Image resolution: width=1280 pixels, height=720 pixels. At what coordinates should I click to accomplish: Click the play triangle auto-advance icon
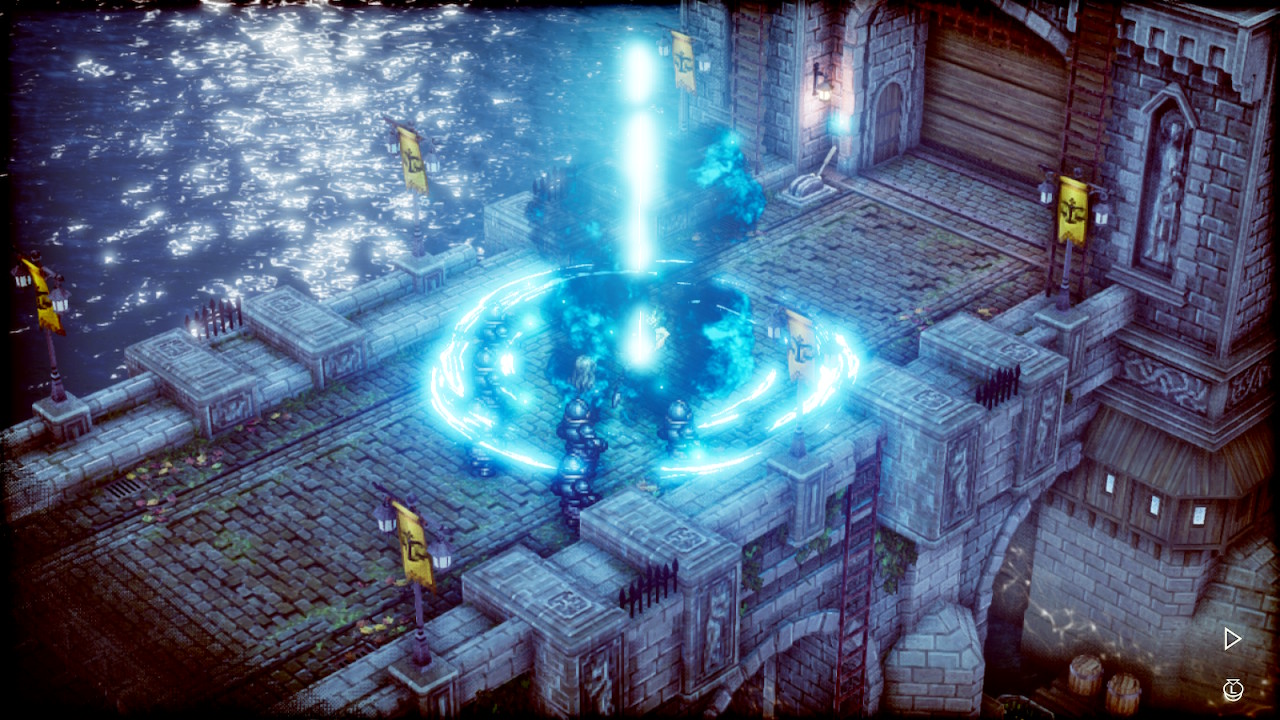tap(1232, 639)
